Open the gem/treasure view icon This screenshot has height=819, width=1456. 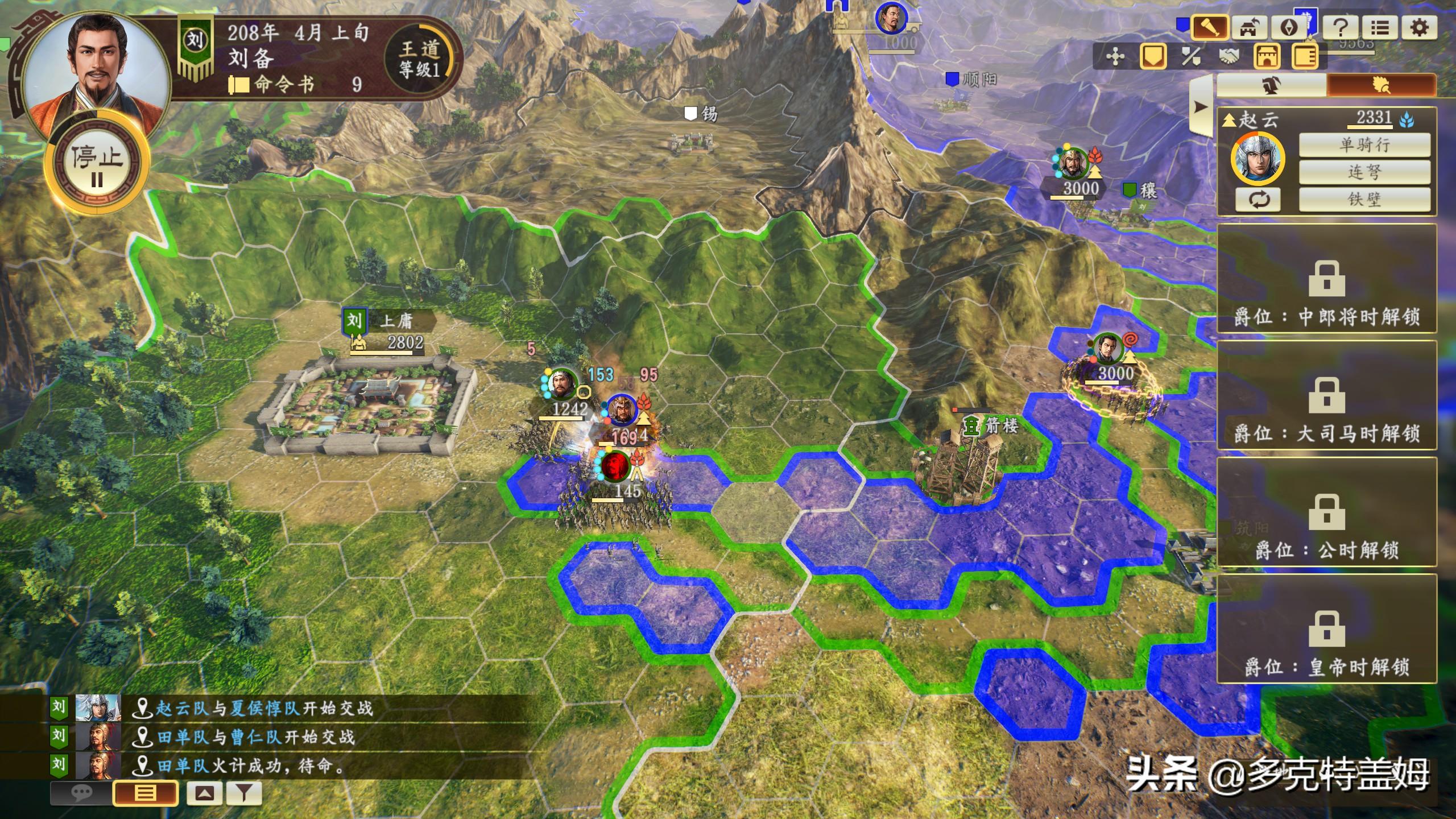point(1288,27)
